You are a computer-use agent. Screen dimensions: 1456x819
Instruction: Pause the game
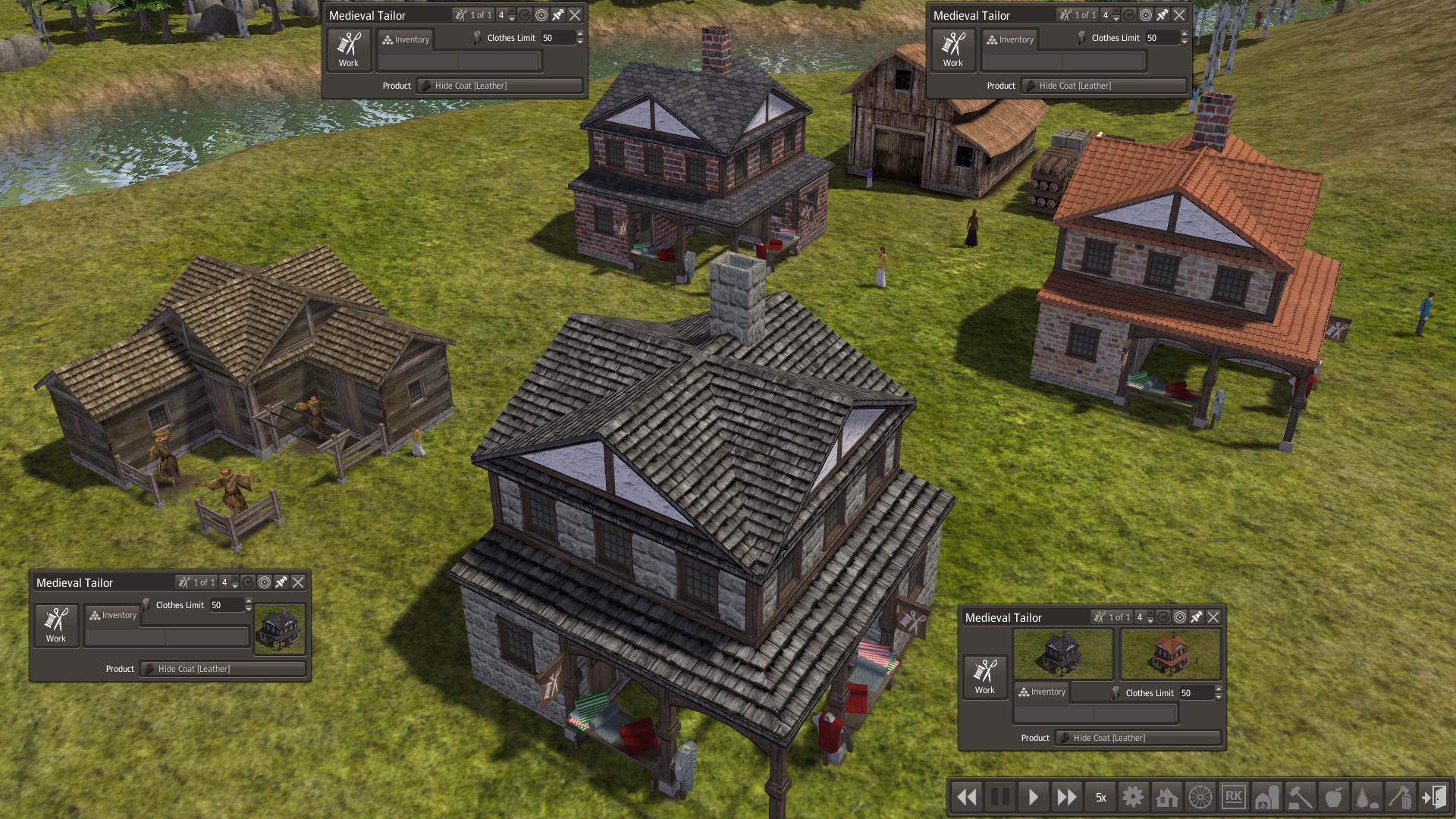point(1000,797)
